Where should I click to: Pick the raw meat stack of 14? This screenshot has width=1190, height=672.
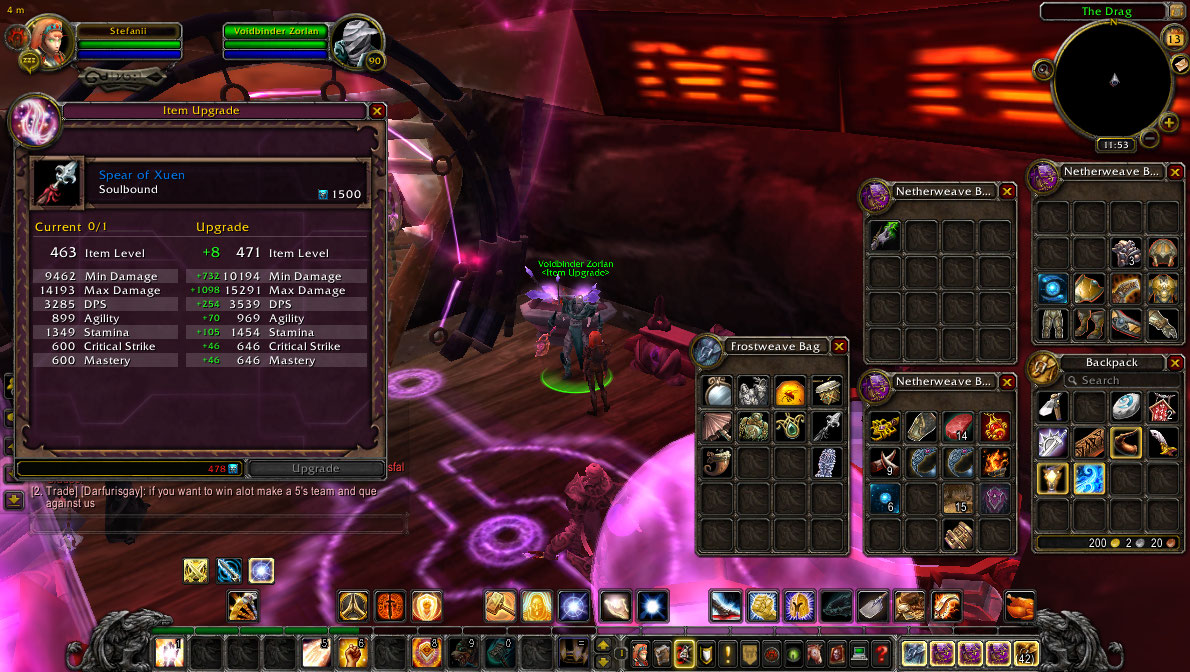coord(958,428)
